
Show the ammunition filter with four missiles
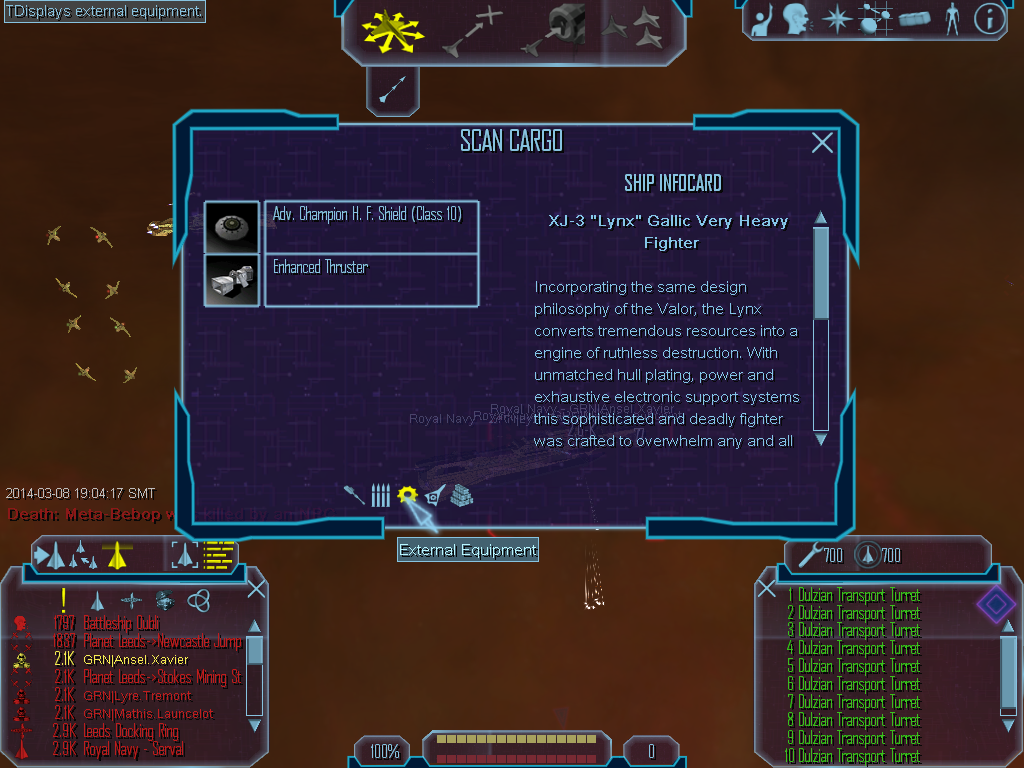(380, 495)
